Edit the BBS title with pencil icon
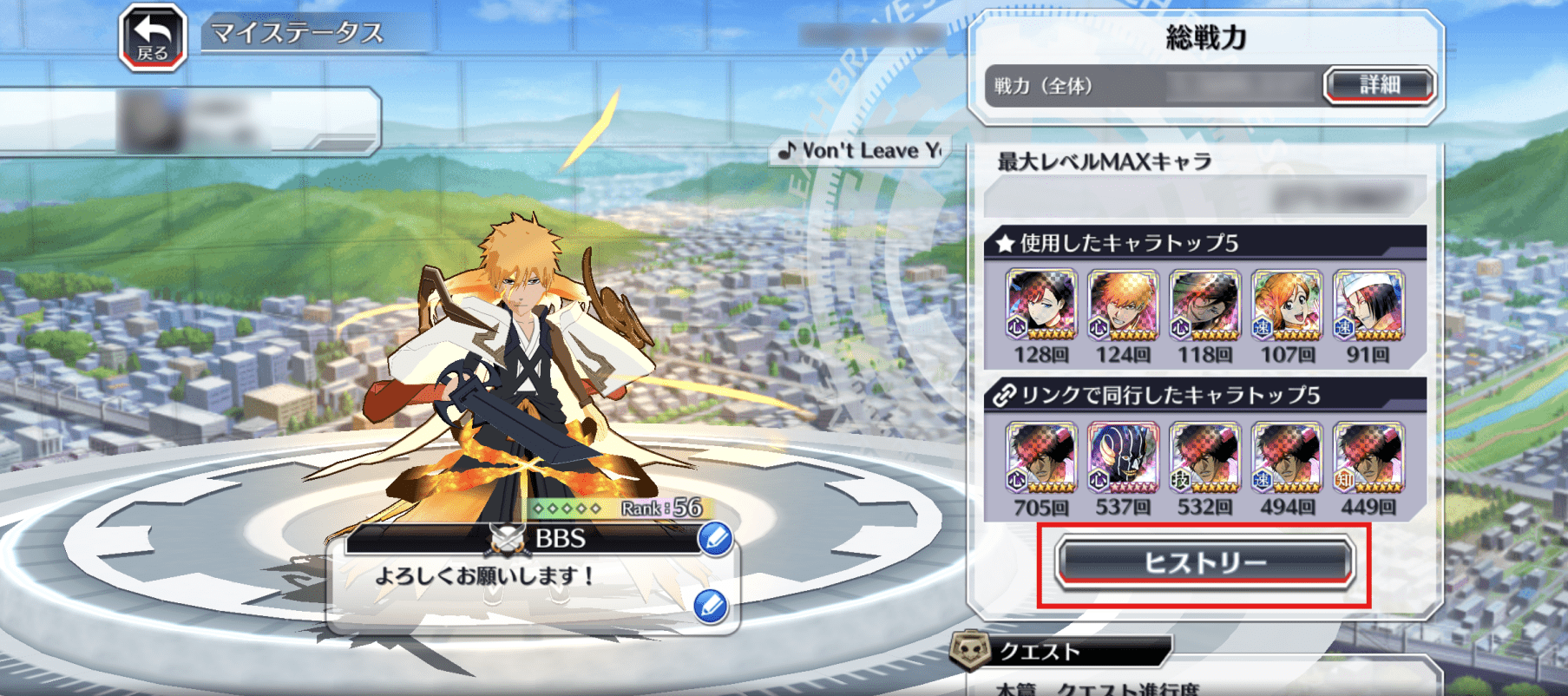Image resolution: width=1568 pixels, height=696 pixels. pyautogui.click(x=716, y=539)
